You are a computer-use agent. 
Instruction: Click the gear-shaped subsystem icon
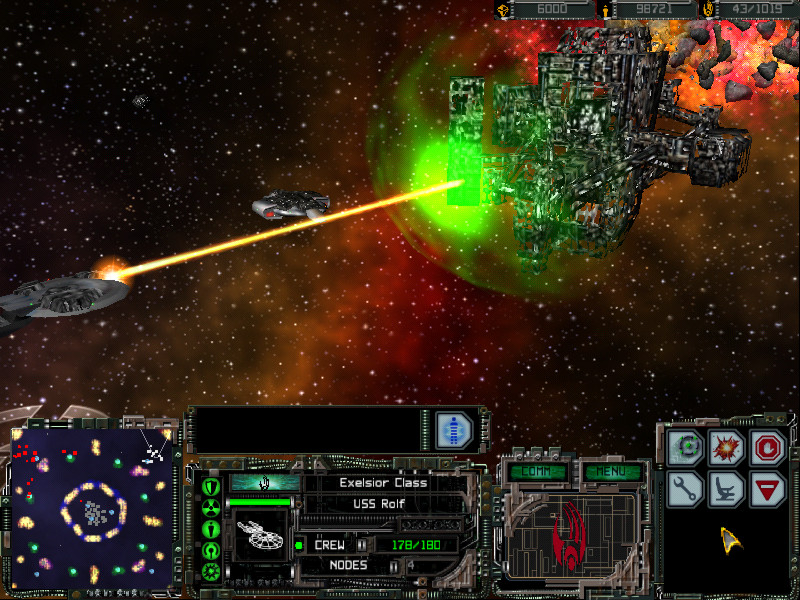211,571
